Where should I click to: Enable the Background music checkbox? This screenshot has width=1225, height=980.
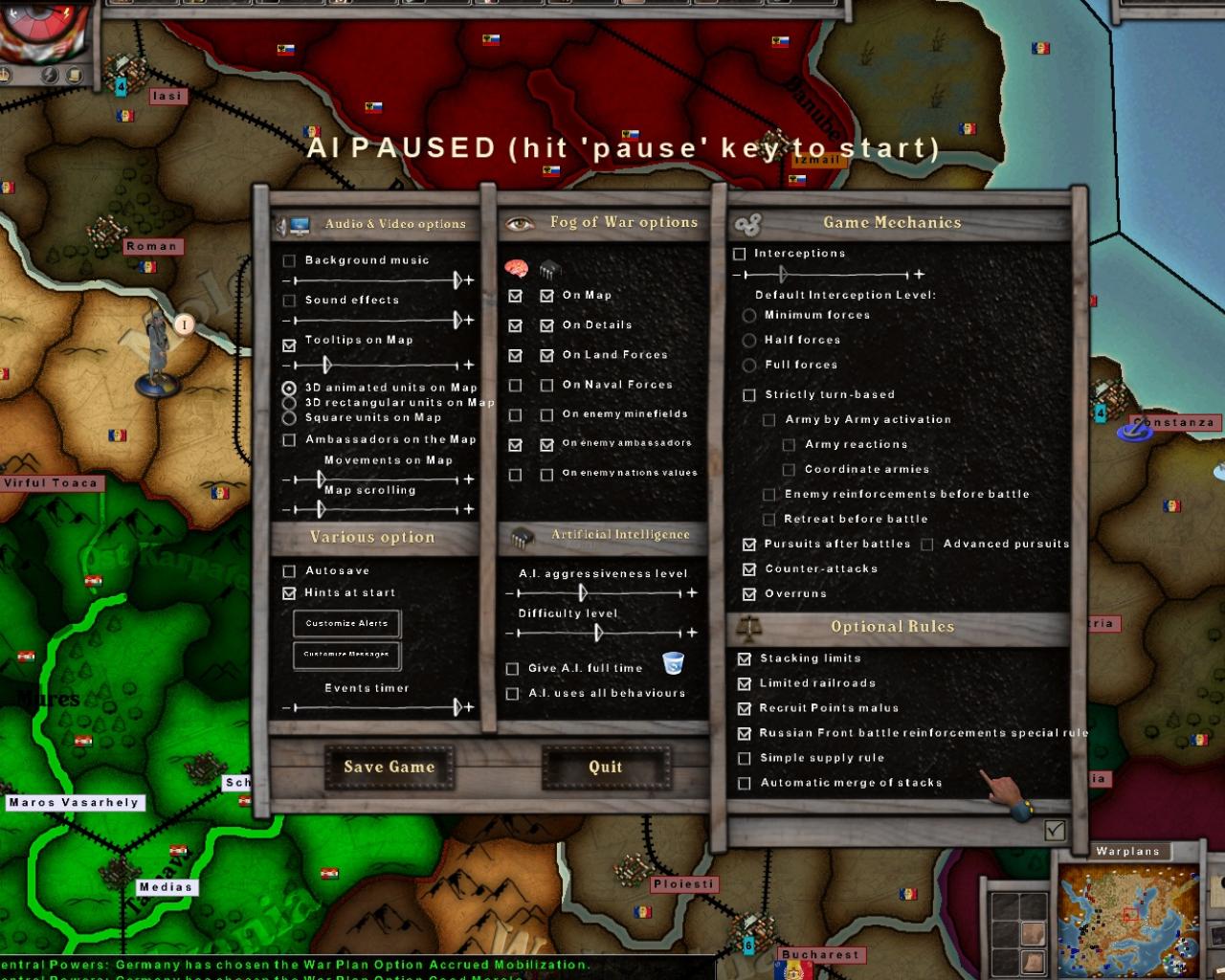(289, 259)
